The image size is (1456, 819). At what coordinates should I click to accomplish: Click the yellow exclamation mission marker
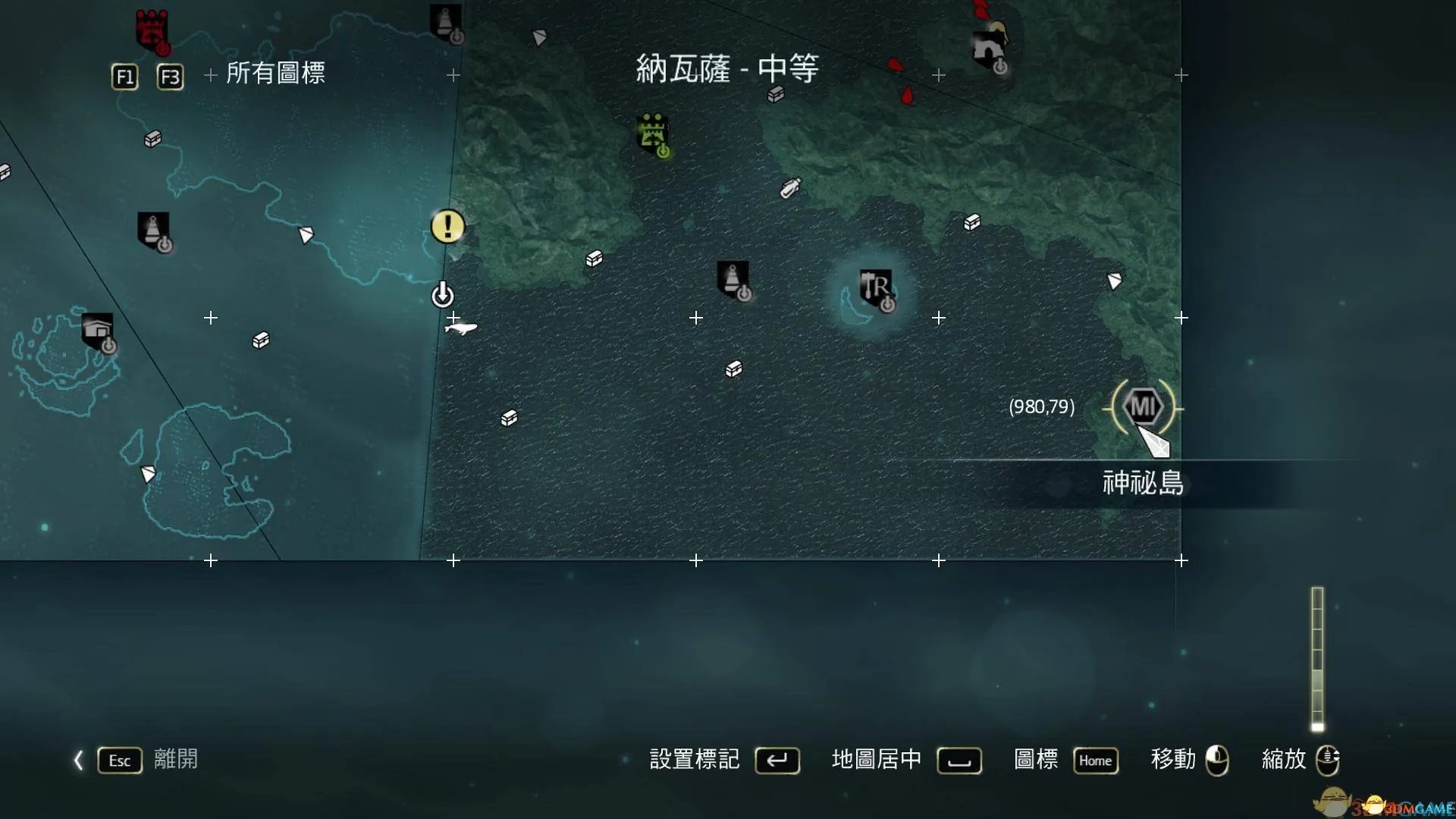coord(447,226)
